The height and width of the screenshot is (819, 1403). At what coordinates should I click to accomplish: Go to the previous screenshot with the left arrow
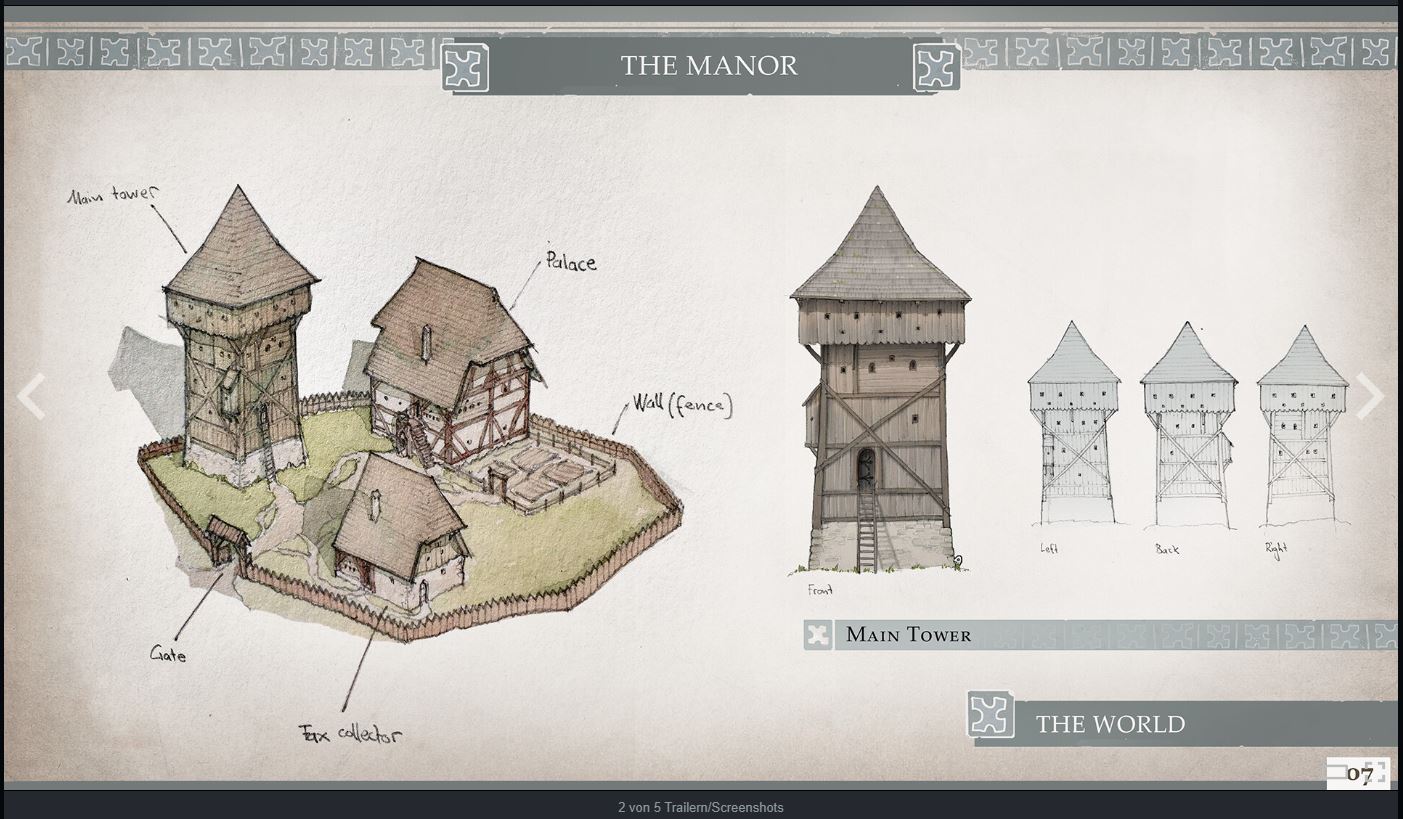coord(31,397)
